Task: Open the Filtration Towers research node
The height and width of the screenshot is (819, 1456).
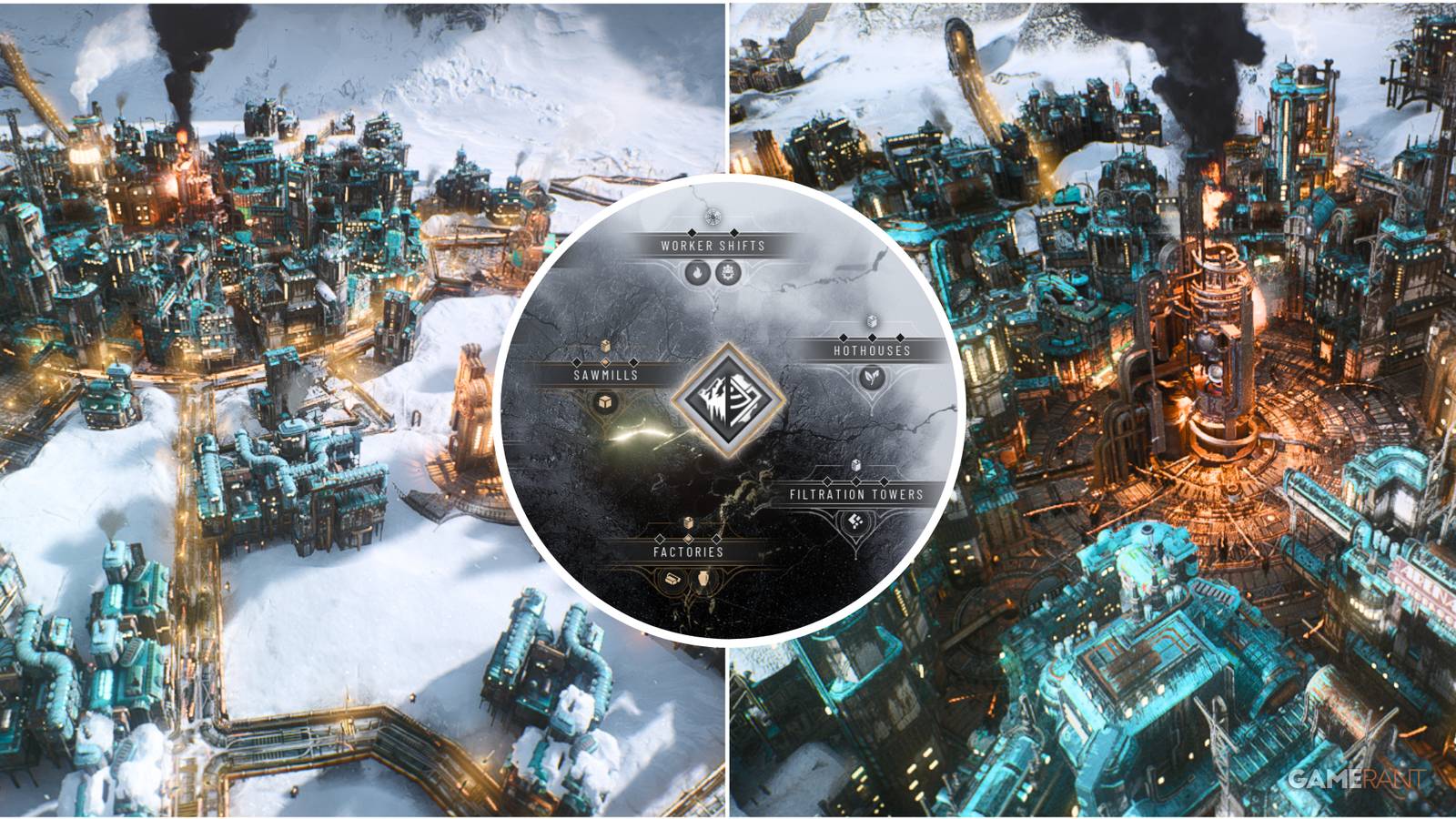Action: click(855, 496)
